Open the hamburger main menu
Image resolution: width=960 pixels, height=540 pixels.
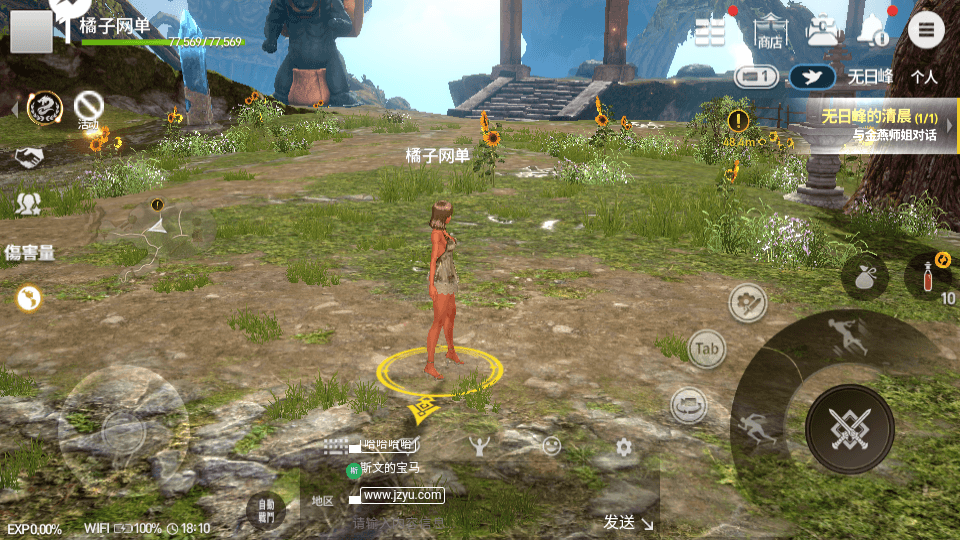click(926, 31)
